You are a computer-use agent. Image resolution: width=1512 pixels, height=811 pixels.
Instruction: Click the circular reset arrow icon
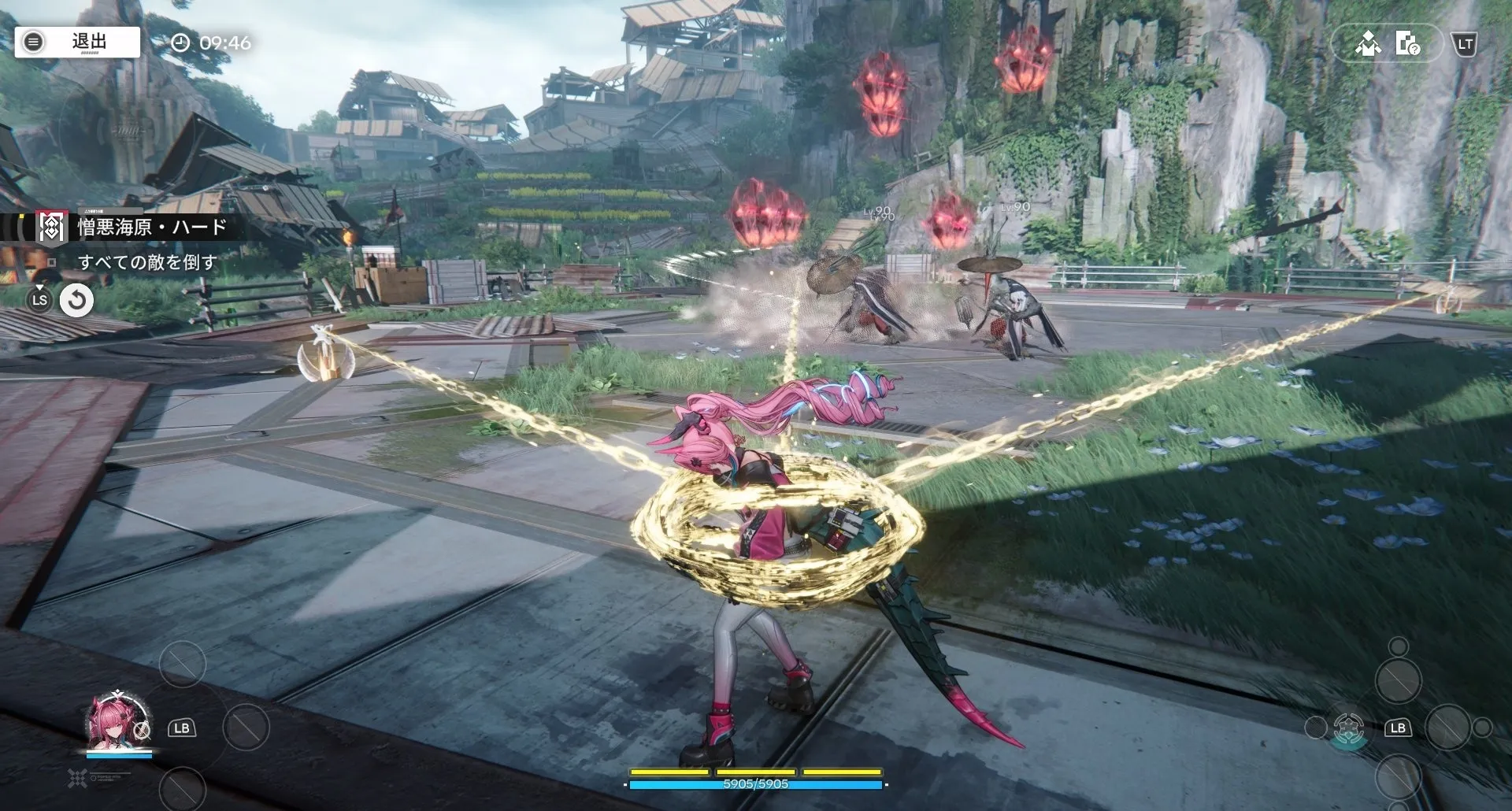click(77, 300)
